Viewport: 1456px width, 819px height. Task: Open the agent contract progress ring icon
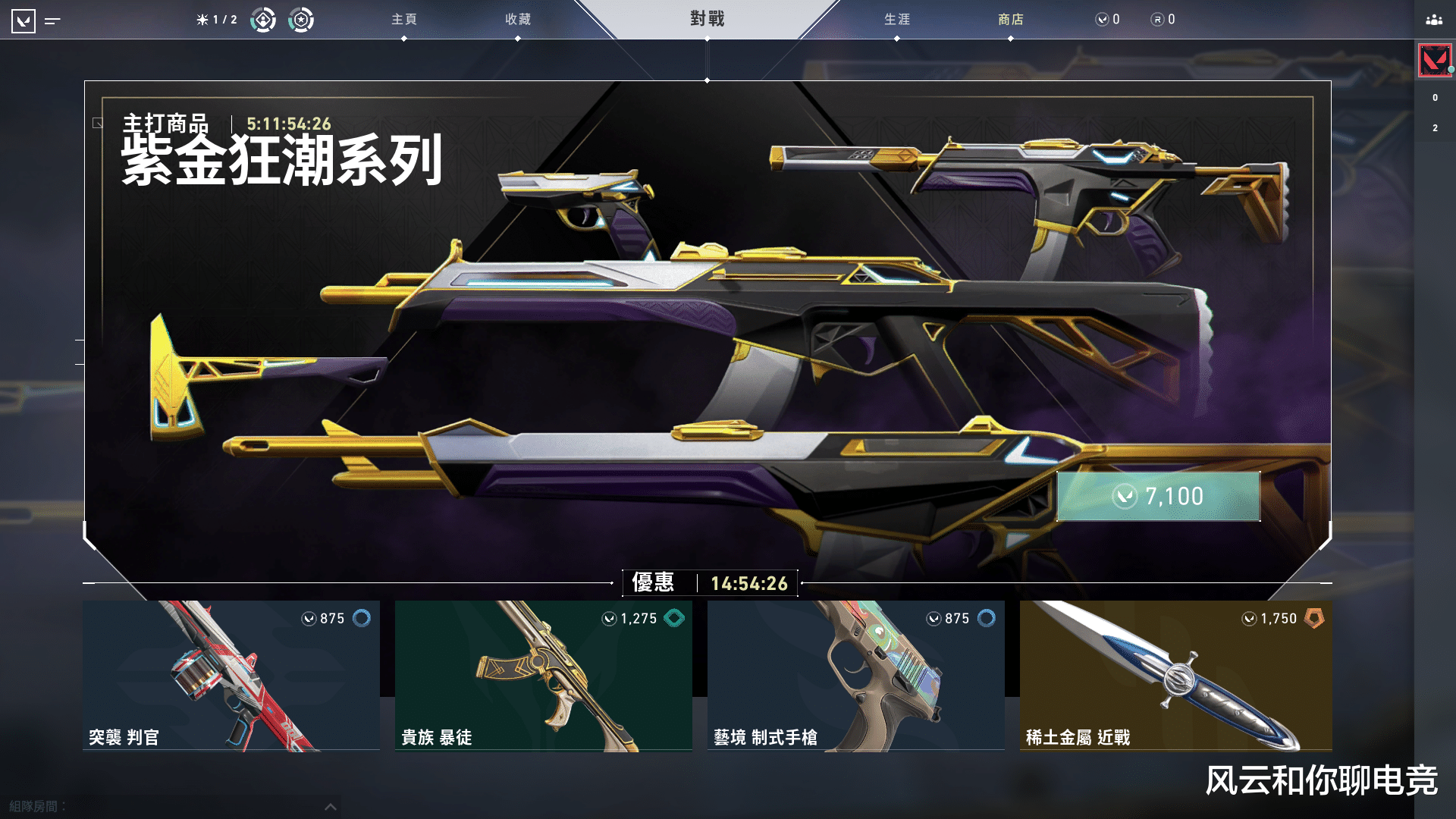263,20
